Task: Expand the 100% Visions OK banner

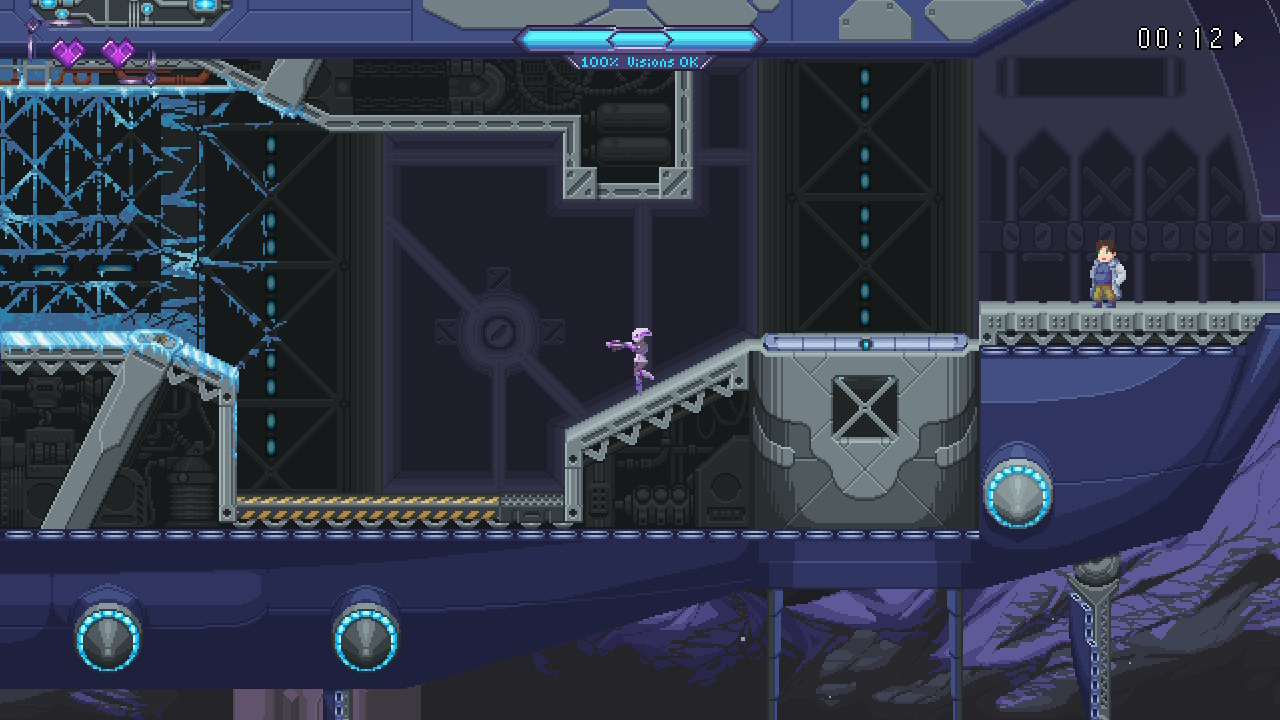Action: coord(640,61)
